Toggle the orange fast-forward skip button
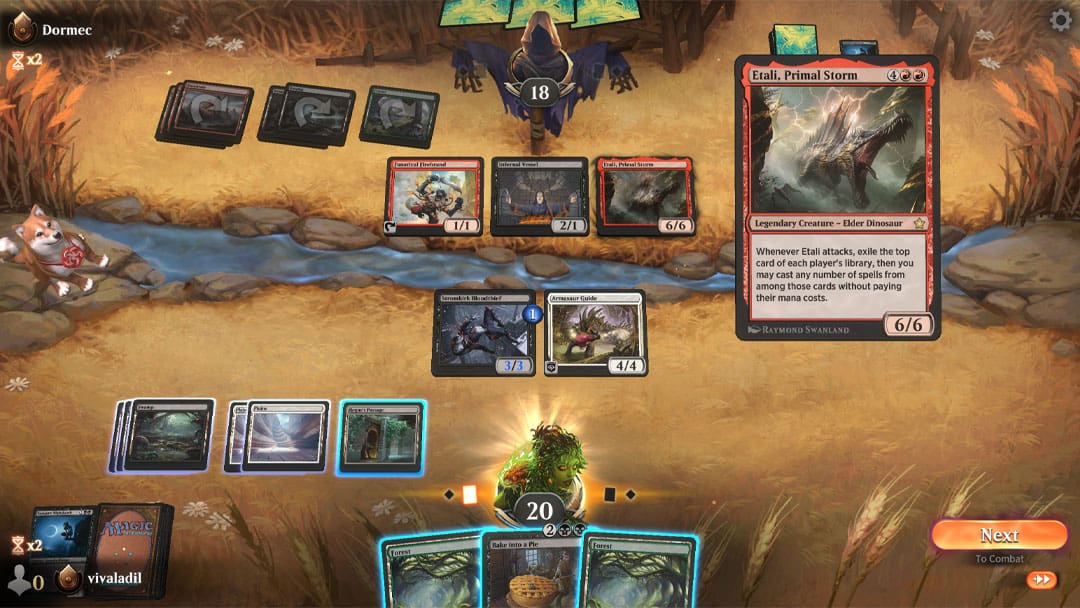The height and width of the screenshot is (608, 1080). (x=1041, y=579)
